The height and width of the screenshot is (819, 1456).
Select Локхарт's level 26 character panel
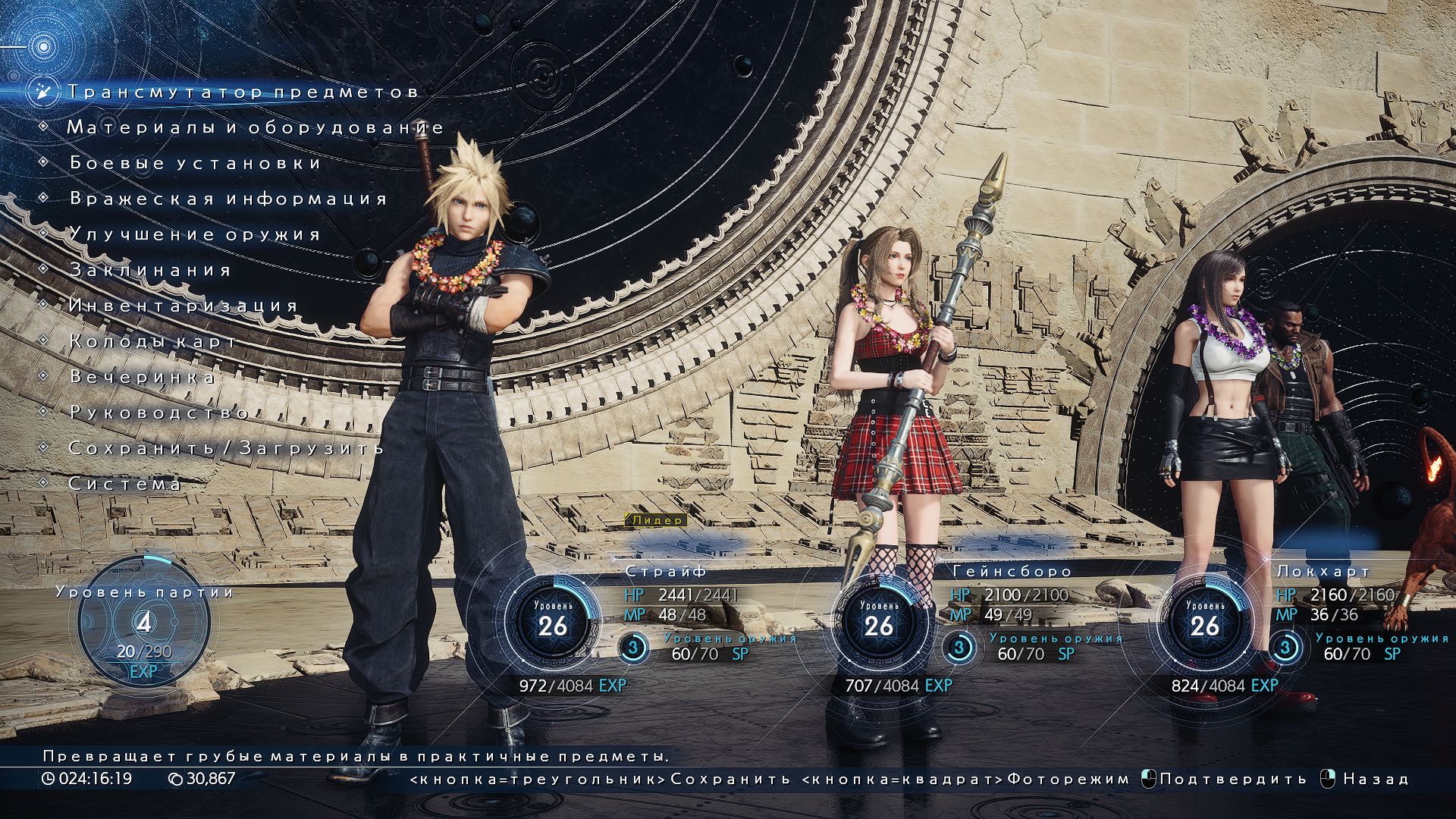[x=1205, y=624]
